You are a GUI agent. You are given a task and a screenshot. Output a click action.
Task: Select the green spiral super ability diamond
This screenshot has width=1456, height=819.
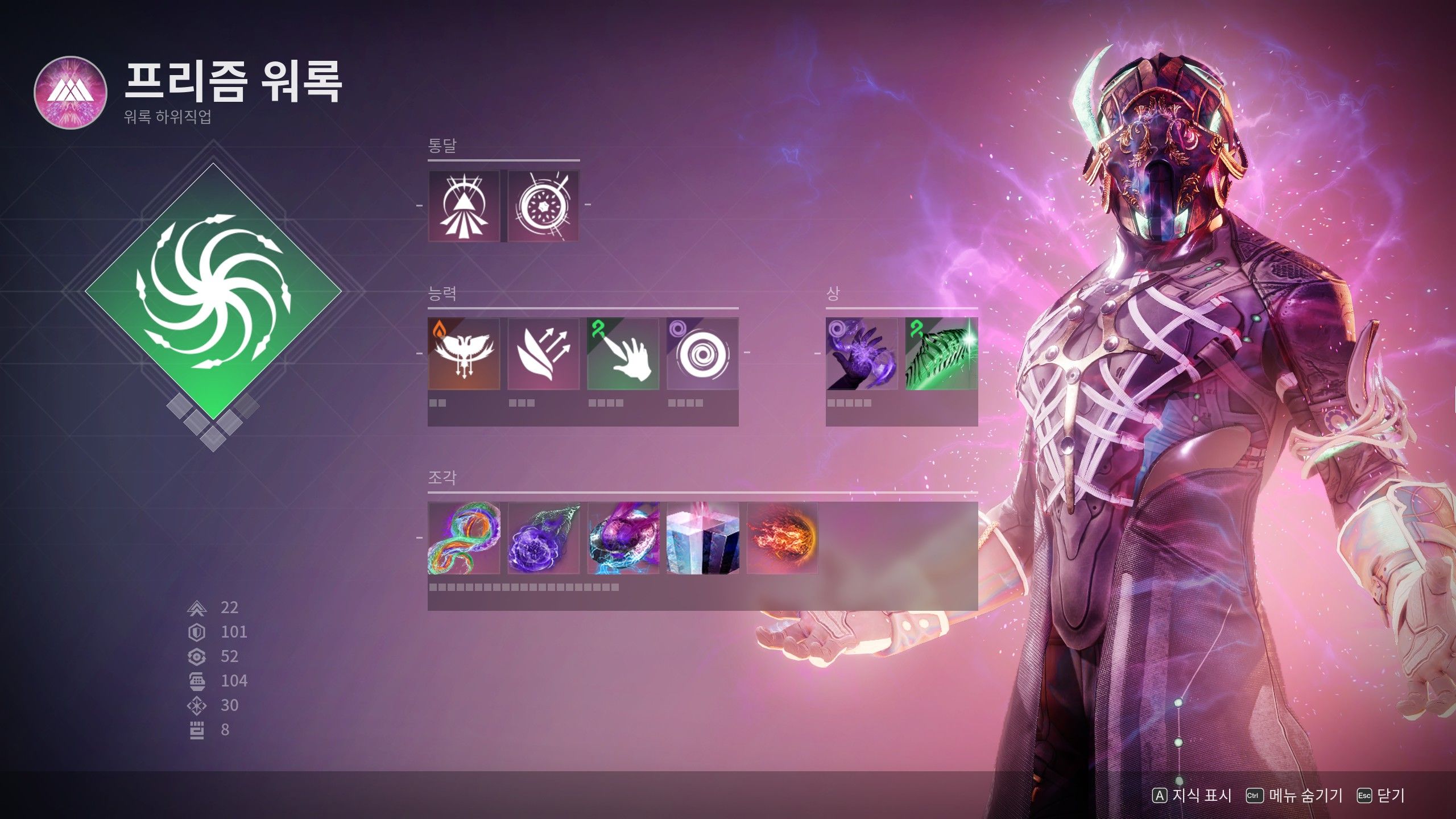(x=213, y=292)
